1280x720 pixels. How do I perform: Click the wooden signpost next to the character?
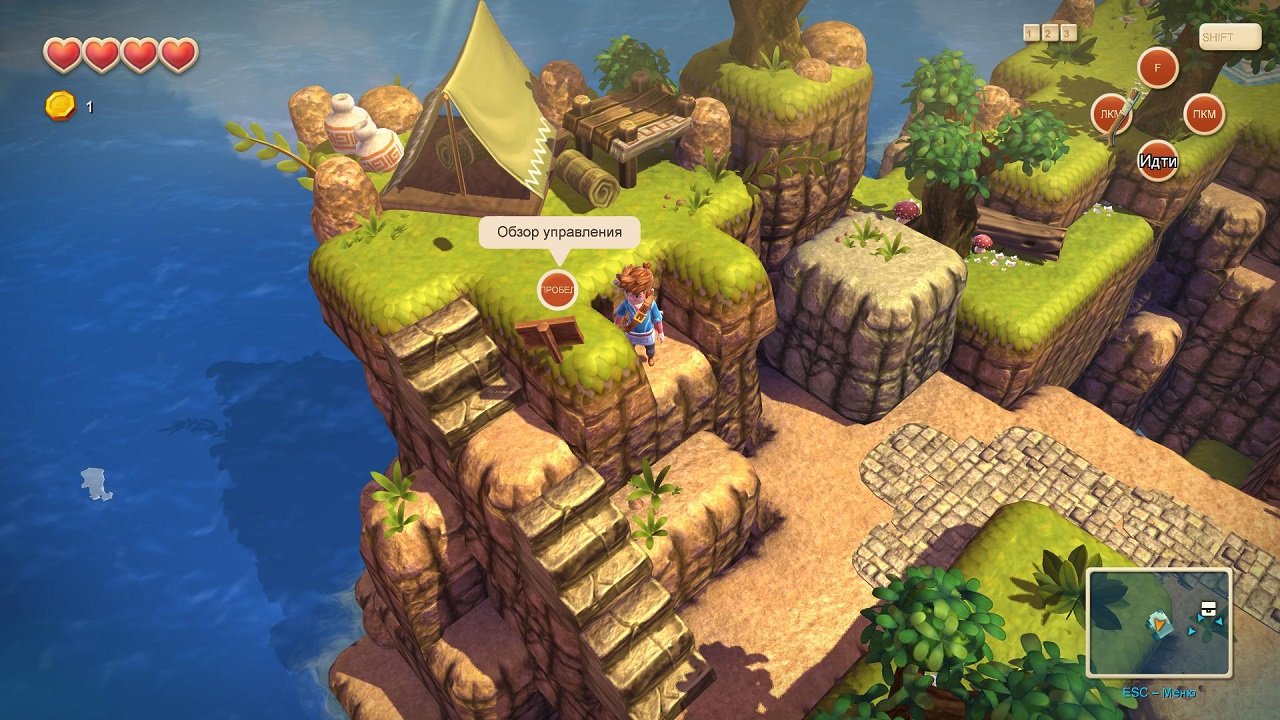coord(551,330)
